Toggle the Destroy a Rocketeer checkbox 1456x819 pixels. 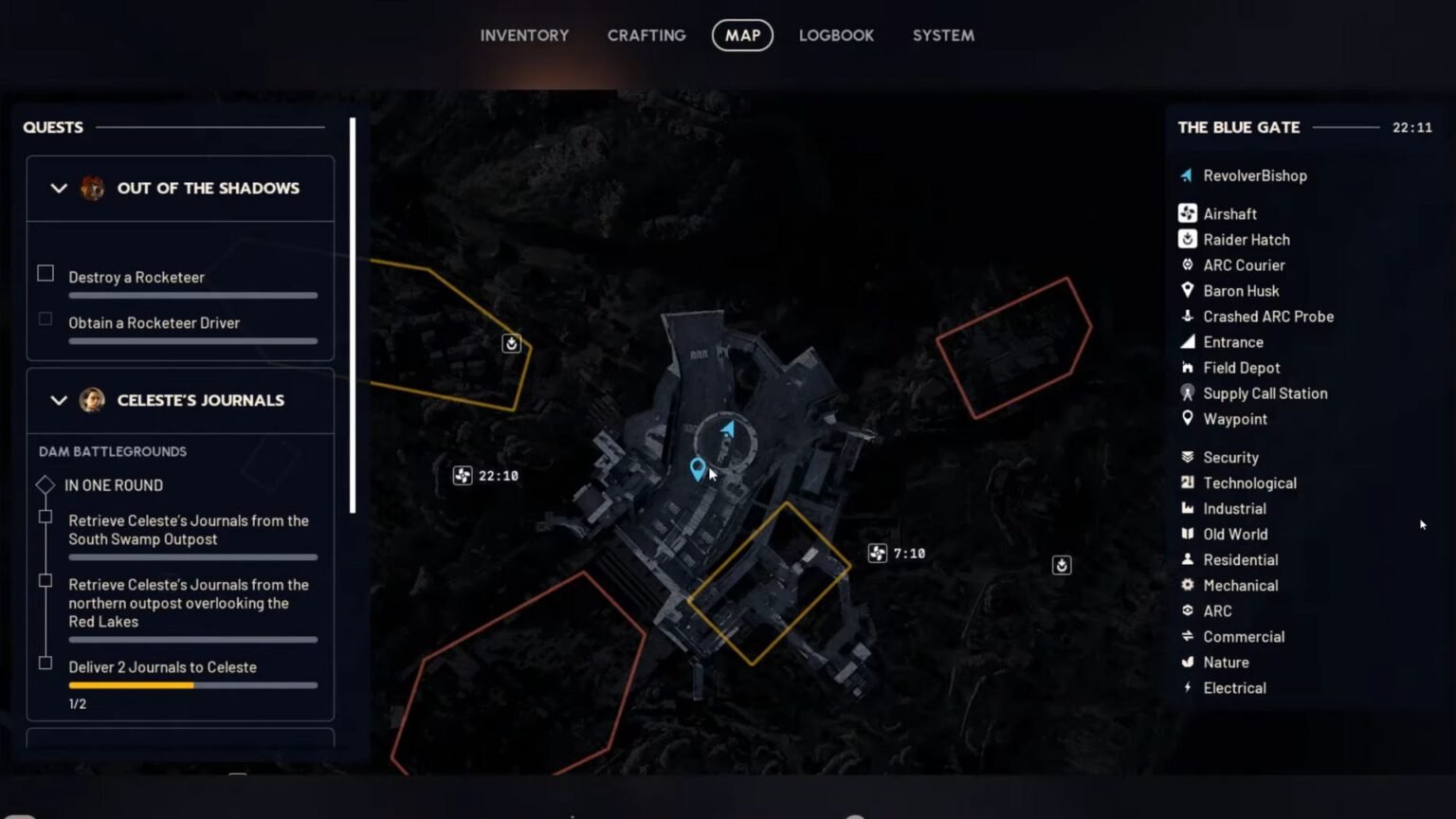[x=45, y=273]
